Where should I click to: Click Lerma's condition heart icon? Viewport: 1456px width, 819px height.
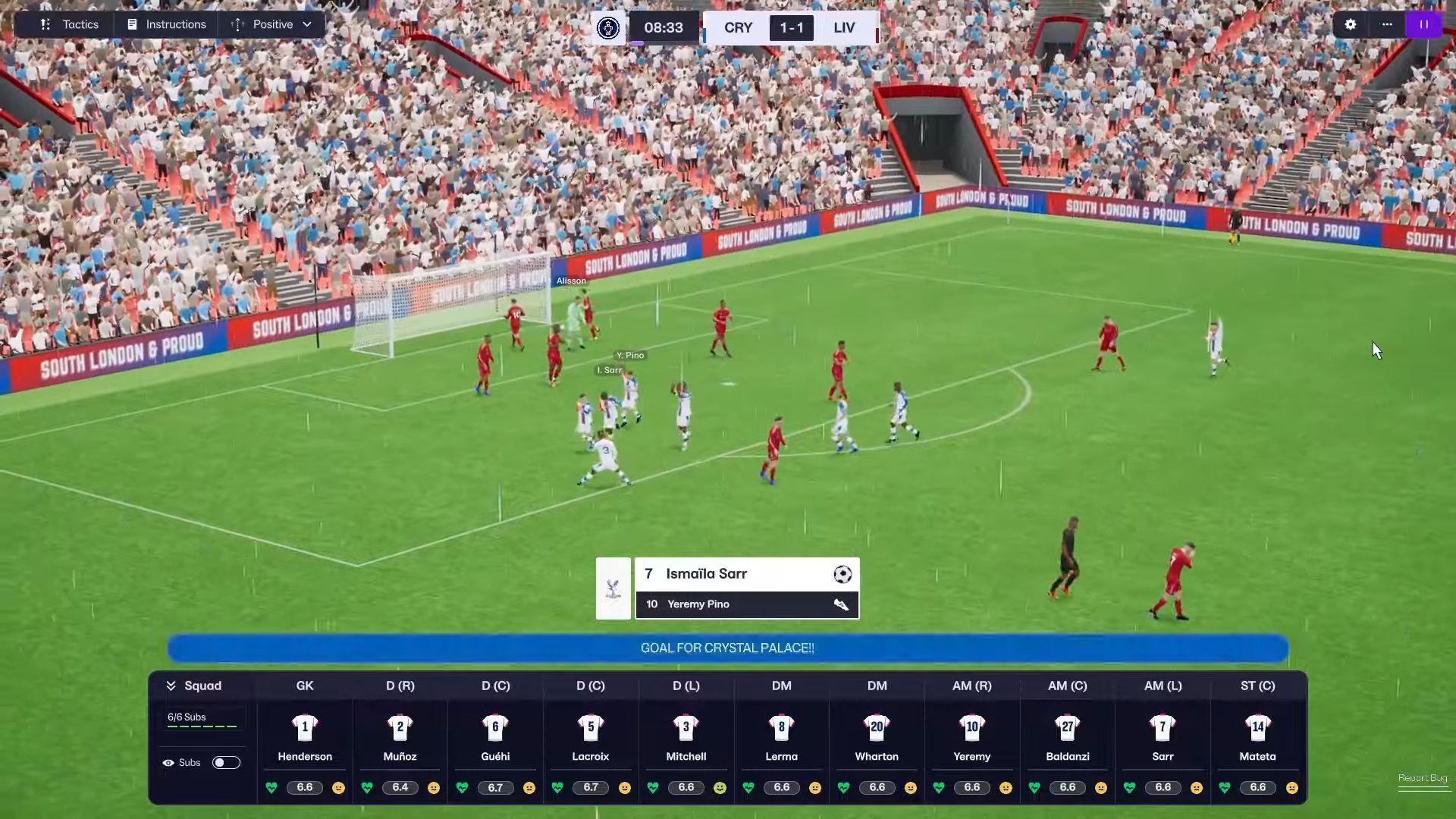749,788
